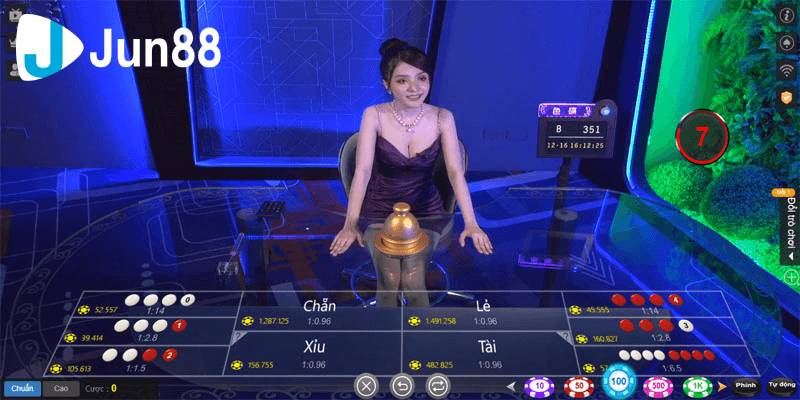The width and height of the screenshot is (800, 400).
Task: Repeat the previous bet
Action: click(437, 384)
